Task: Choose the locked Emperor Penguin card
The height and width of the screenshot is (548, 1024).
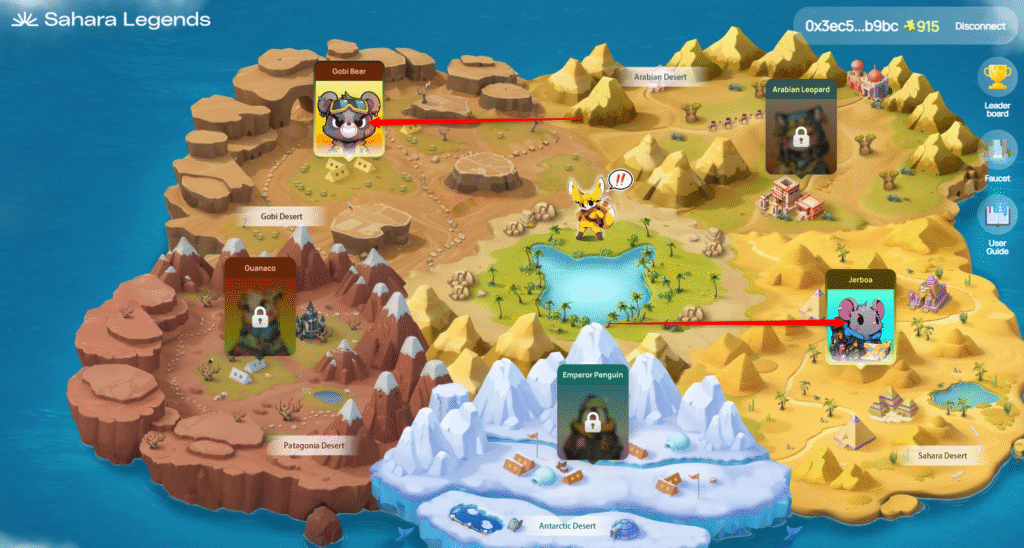Action: pyautogui.click(x=591, y=412)
